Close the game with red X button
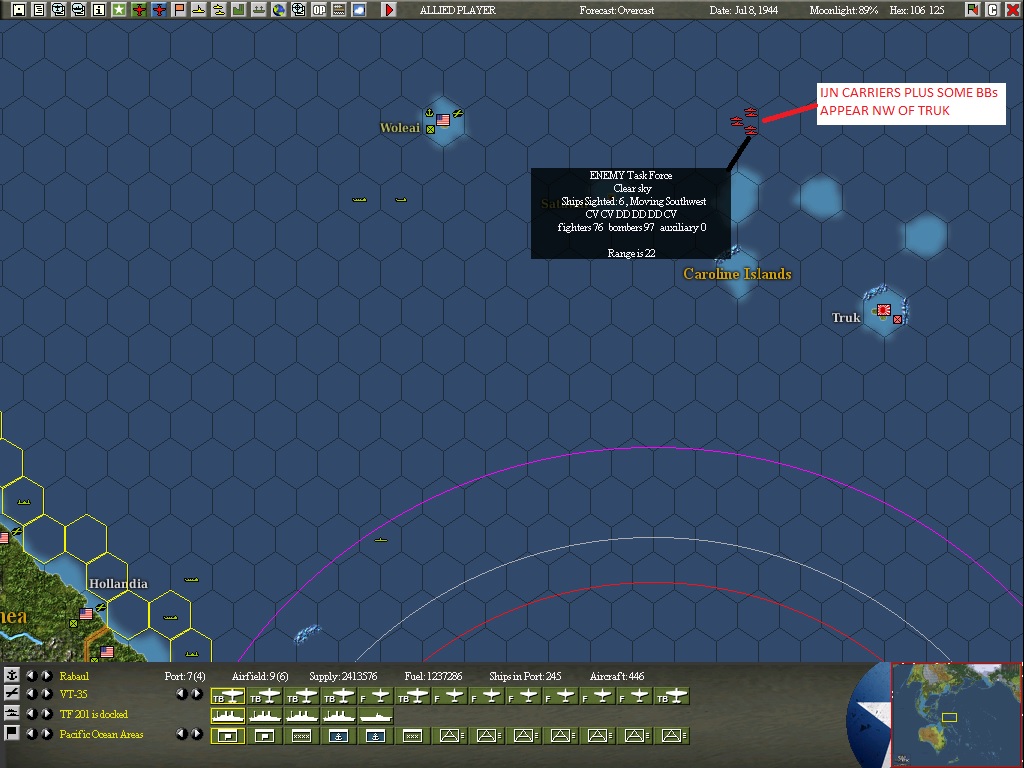 [x=1012, y=10]
